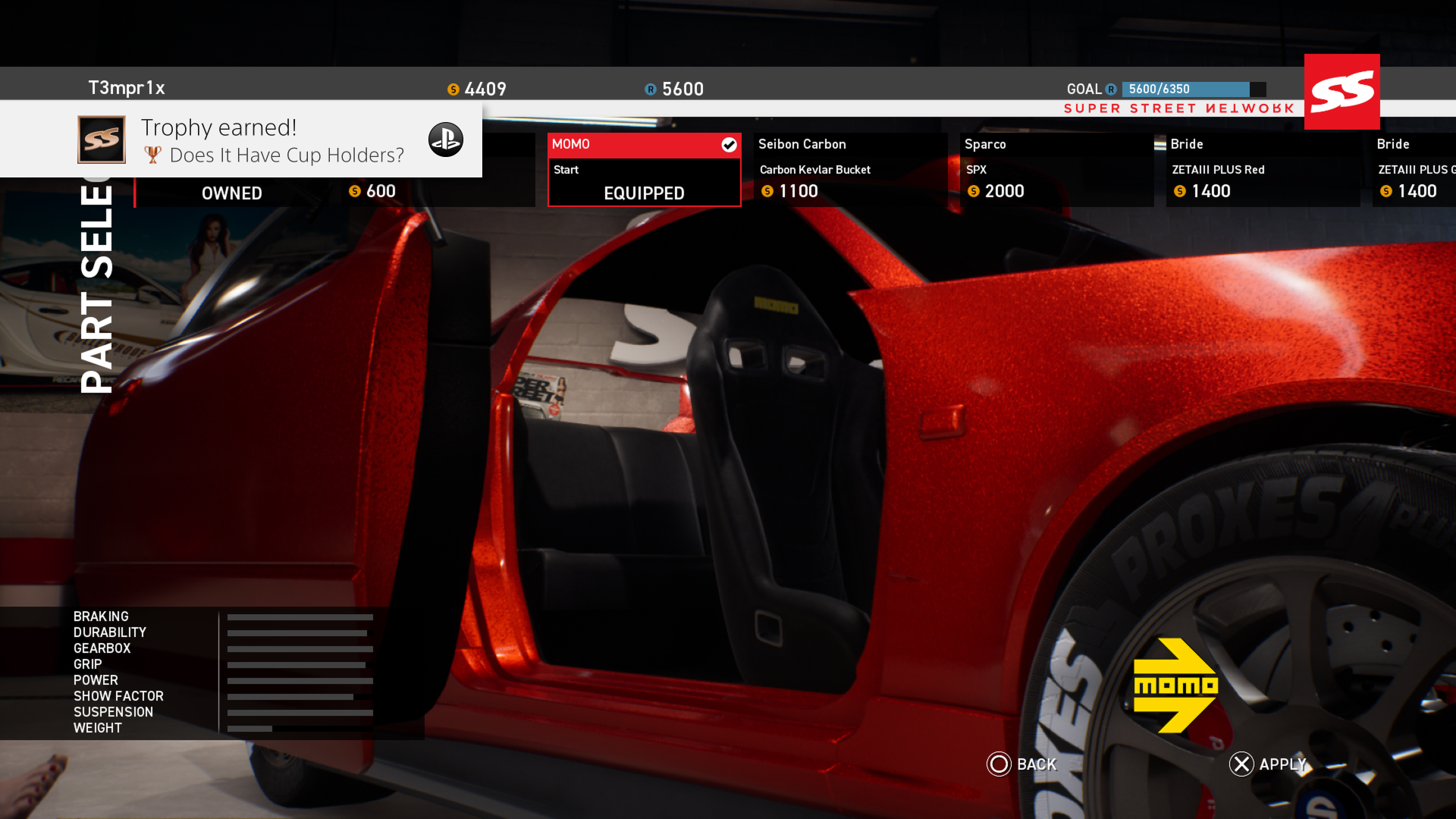Open the Trophy earned notification
The width and height of the screenshot is (1456, 819).
[241, 140]
